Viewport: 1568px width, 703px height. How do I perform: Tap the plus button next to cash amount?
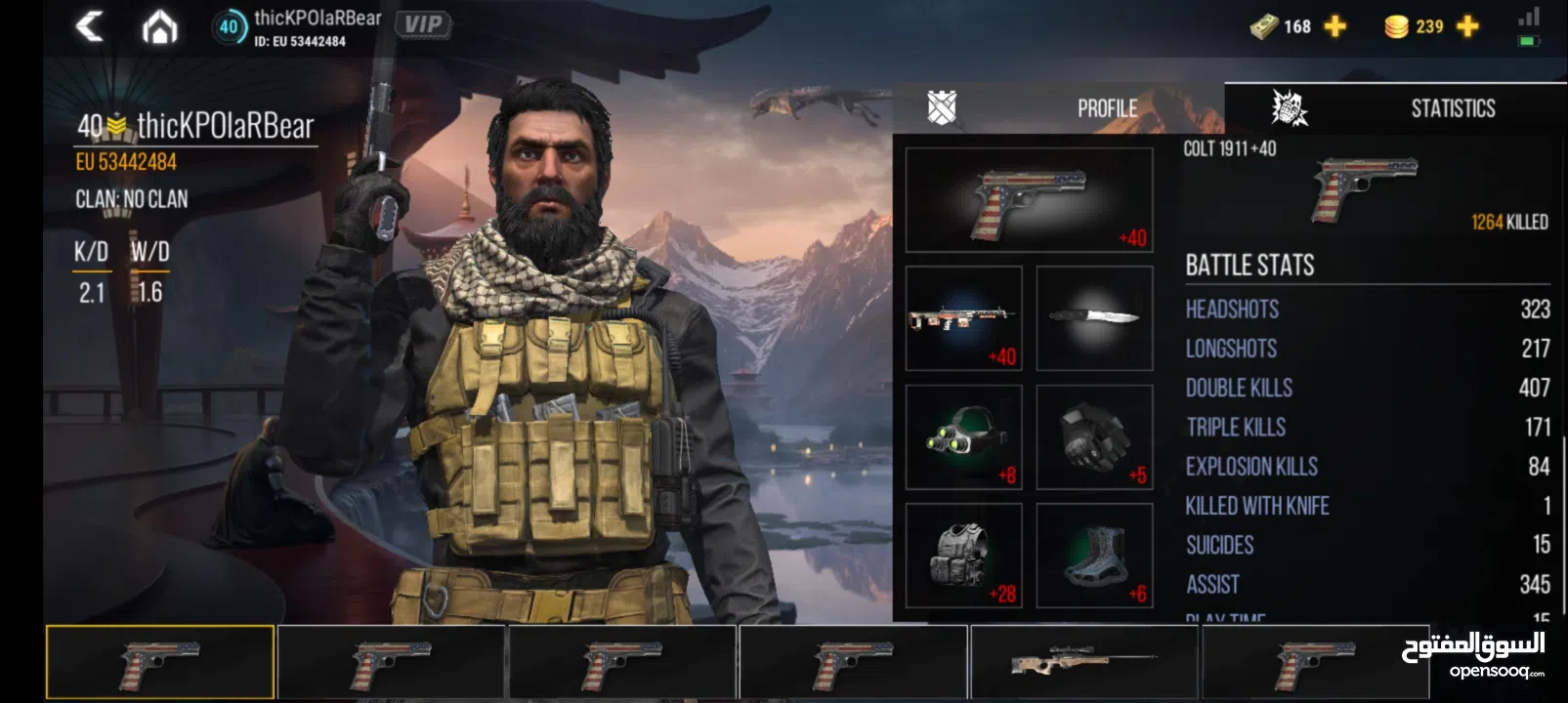1335,26
